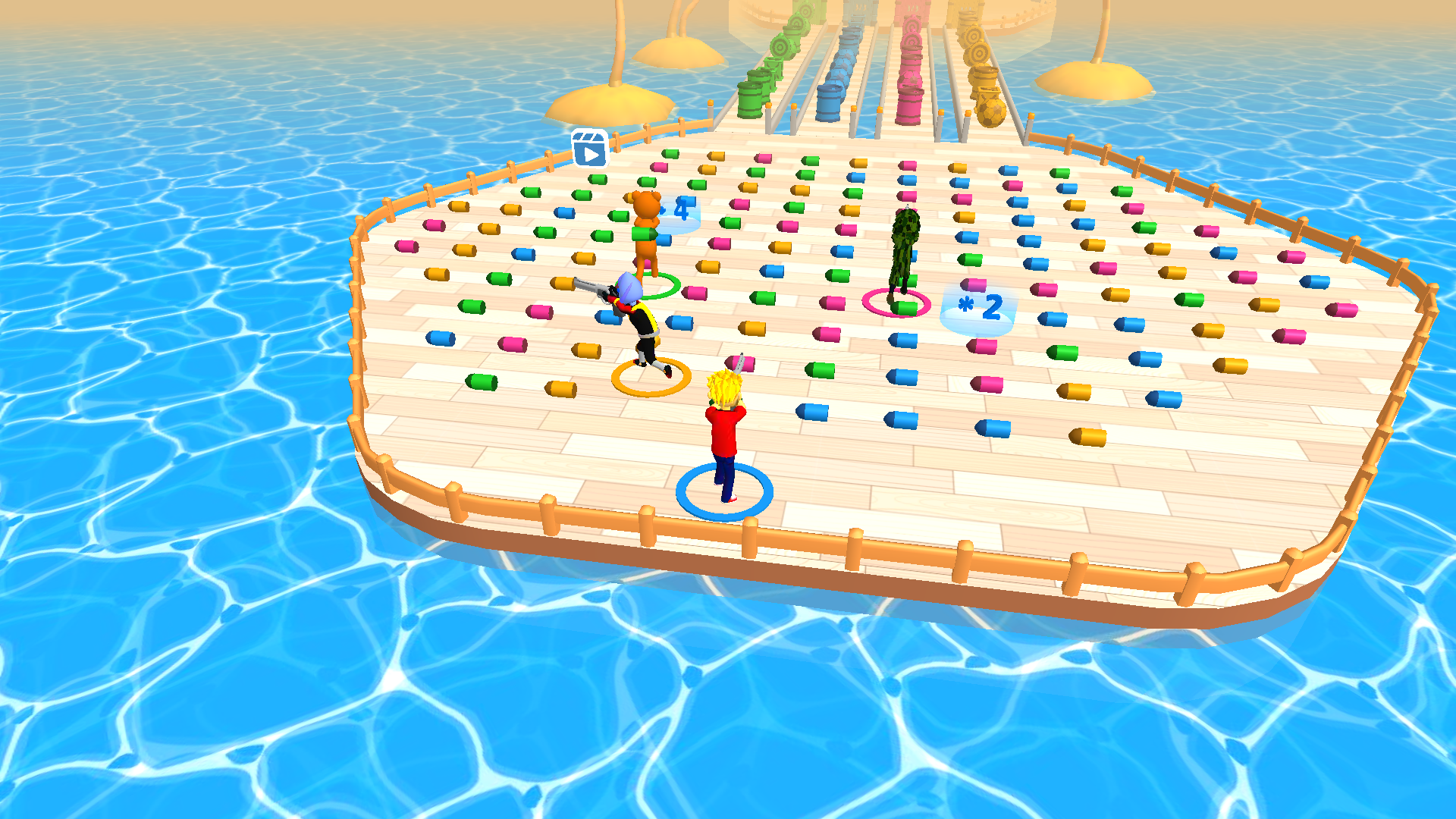
Task: Select the teddy bear character
Action: click(x=648, y=235)
